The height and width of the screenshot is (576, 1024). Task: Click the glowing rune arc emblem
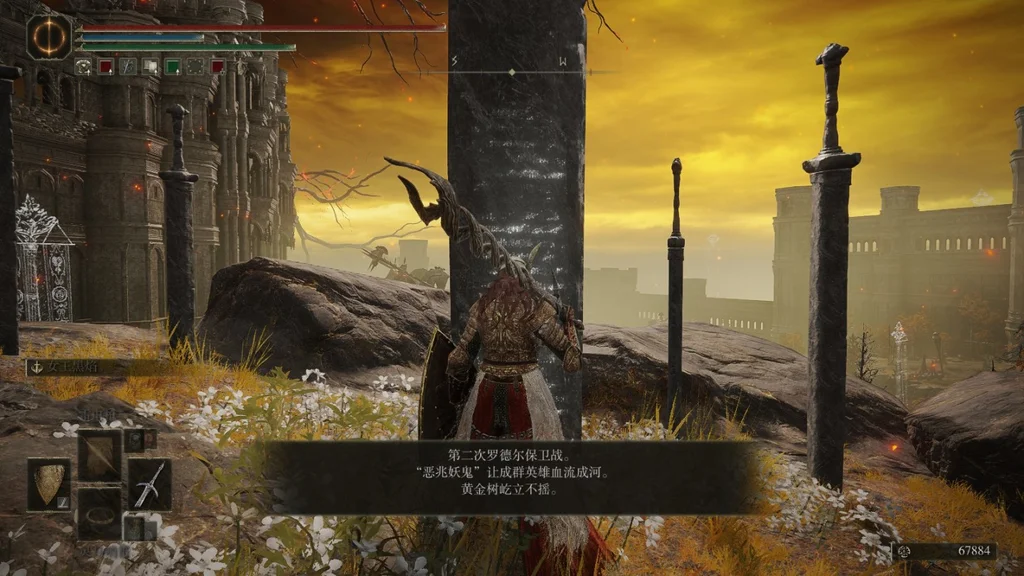pos(49,36)
